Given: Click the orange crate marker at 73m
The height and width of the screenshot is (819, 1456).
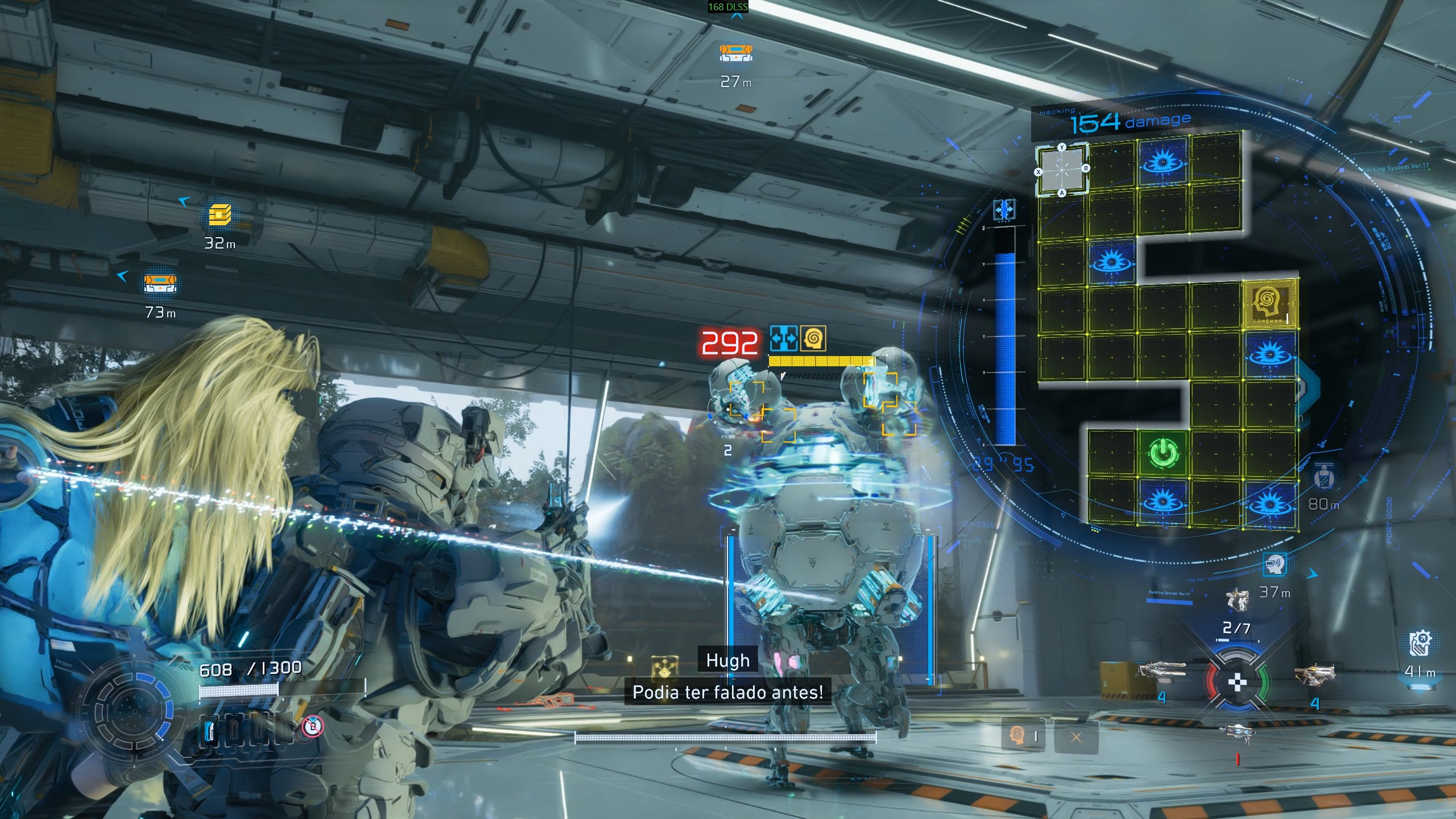Looking at the screenshot, I should 160,283.
